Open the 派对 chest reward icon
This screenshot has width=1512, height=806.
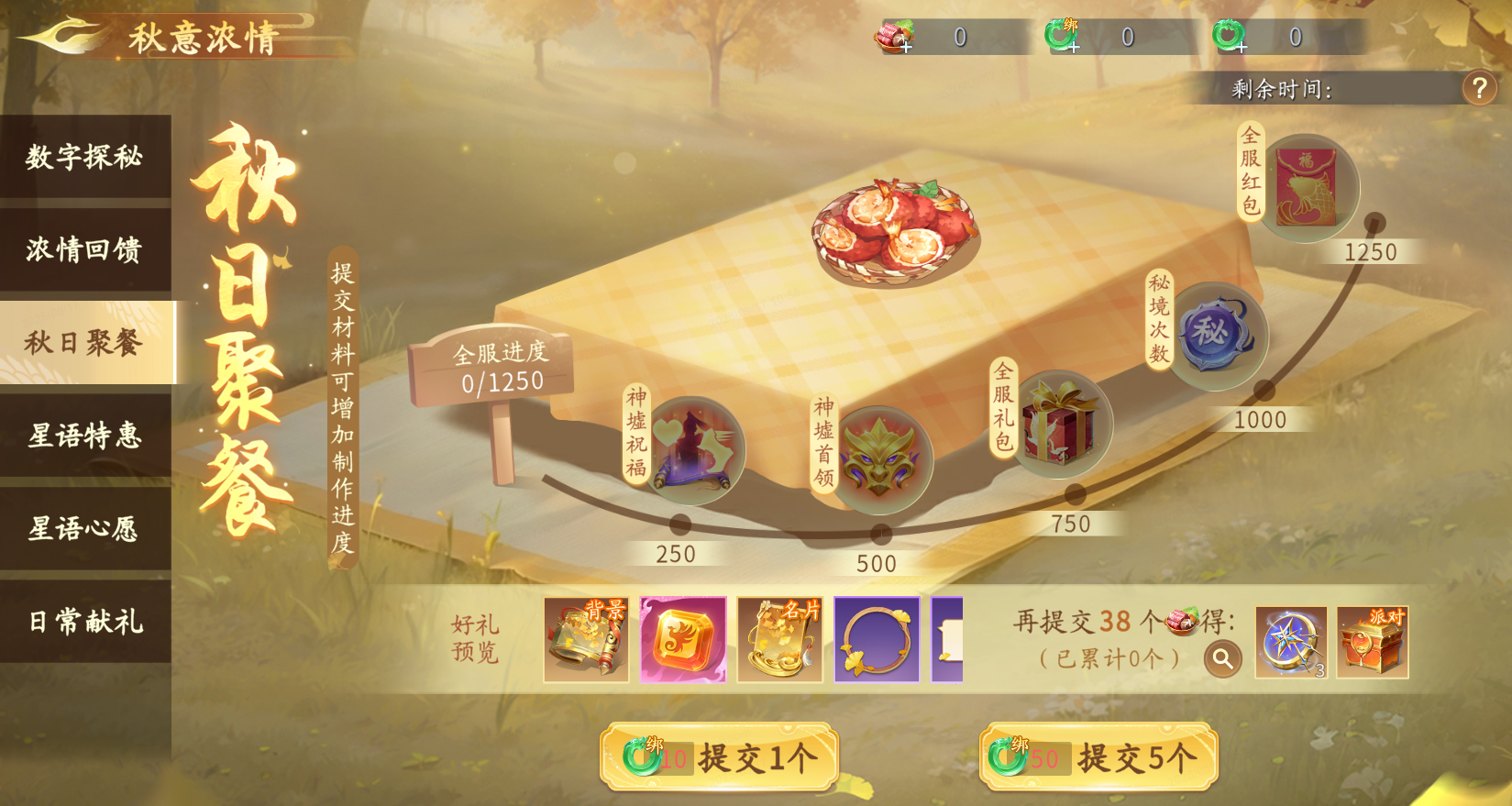(x=1372, y=642)
